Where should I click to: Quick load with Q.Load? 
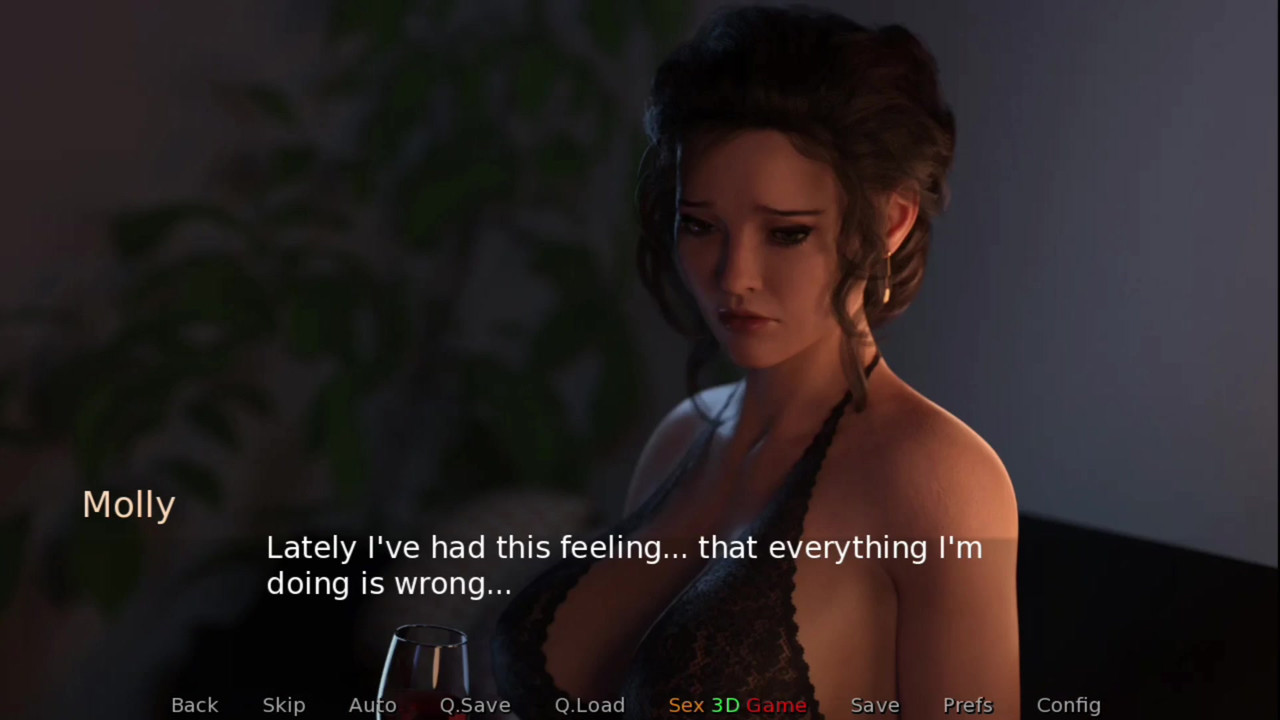pos(589,705)
